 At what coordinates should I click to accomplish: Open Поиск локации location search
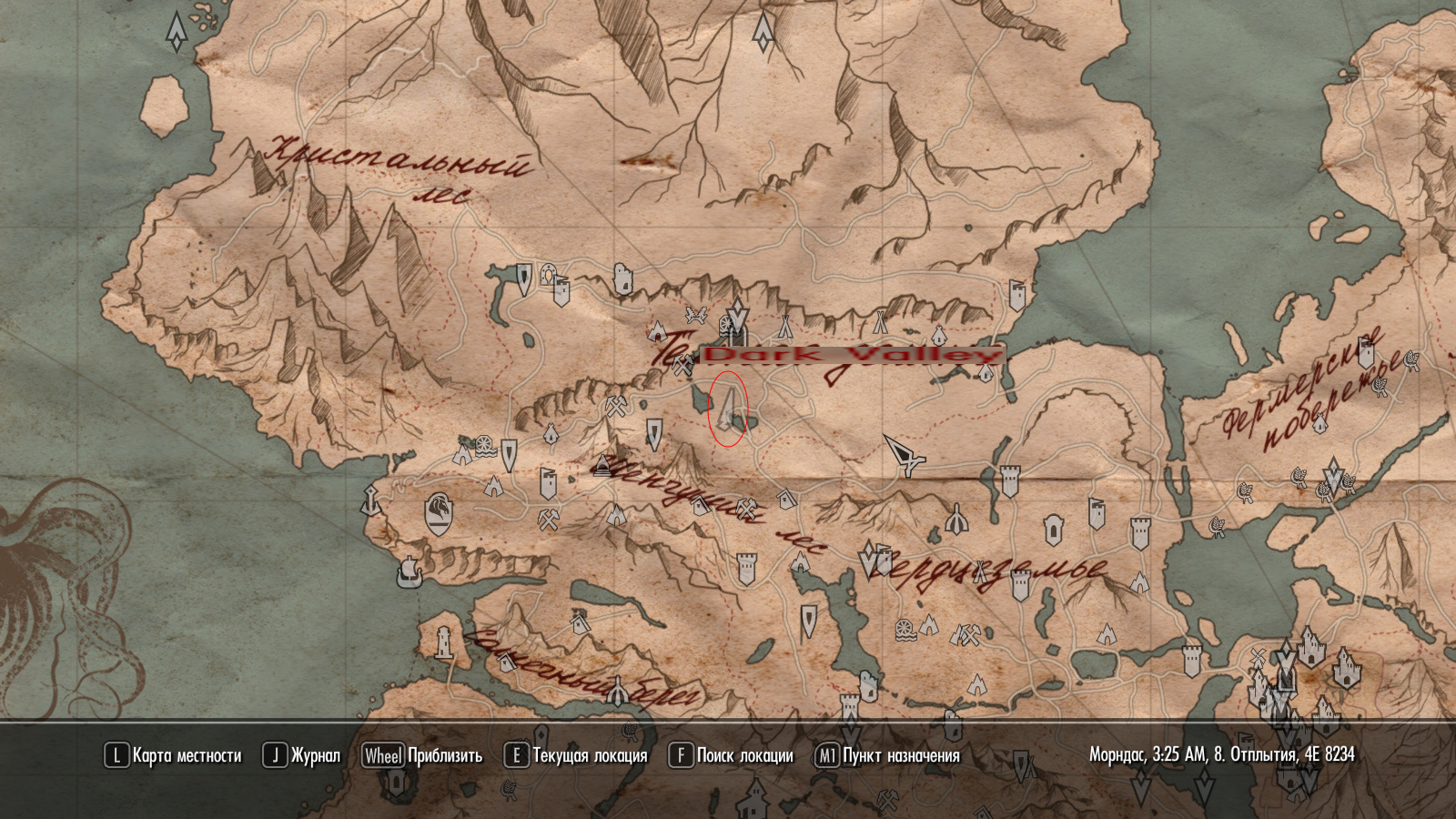point(731,755)
